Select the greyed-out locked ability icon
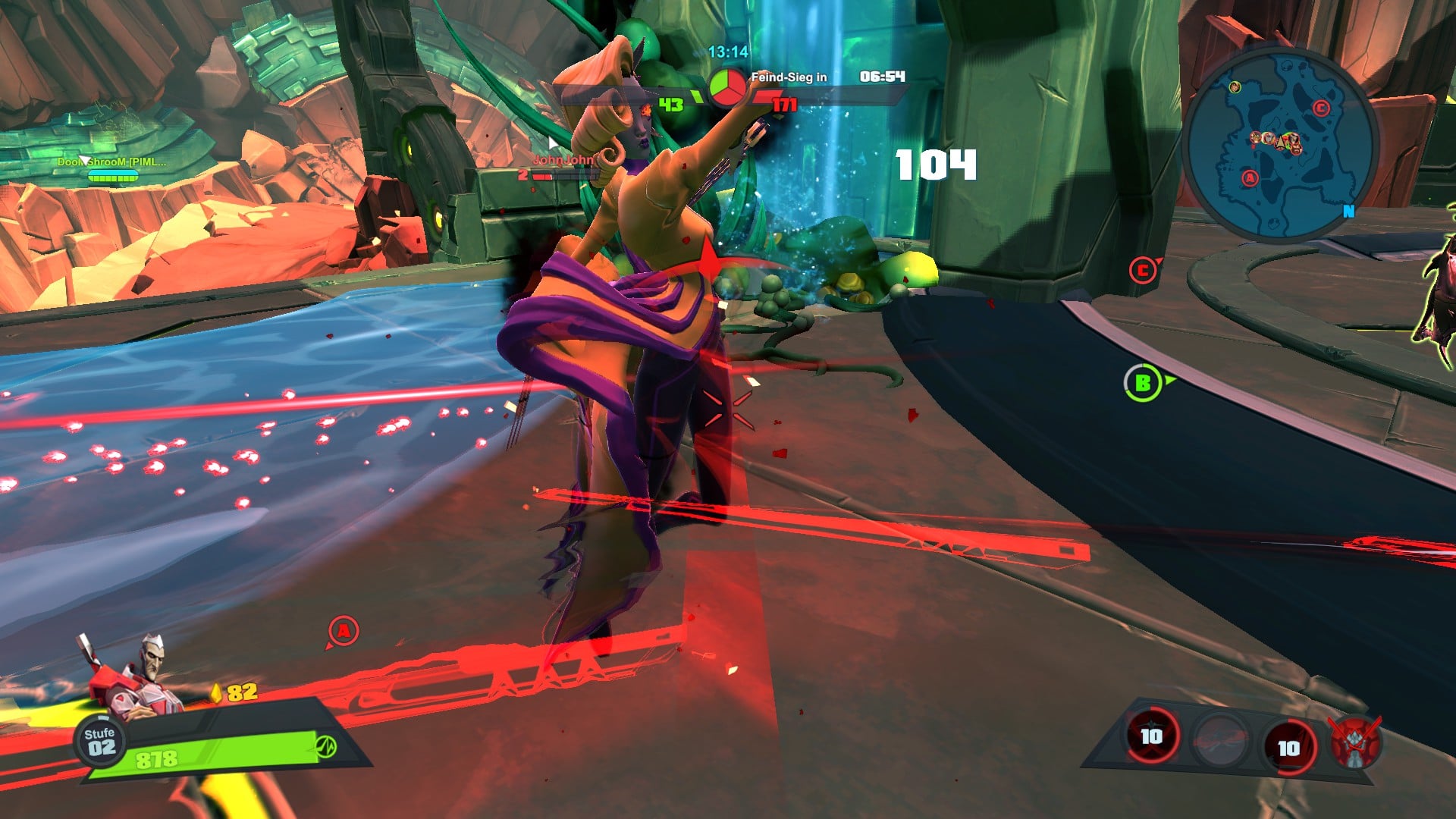 (1219, 741)
